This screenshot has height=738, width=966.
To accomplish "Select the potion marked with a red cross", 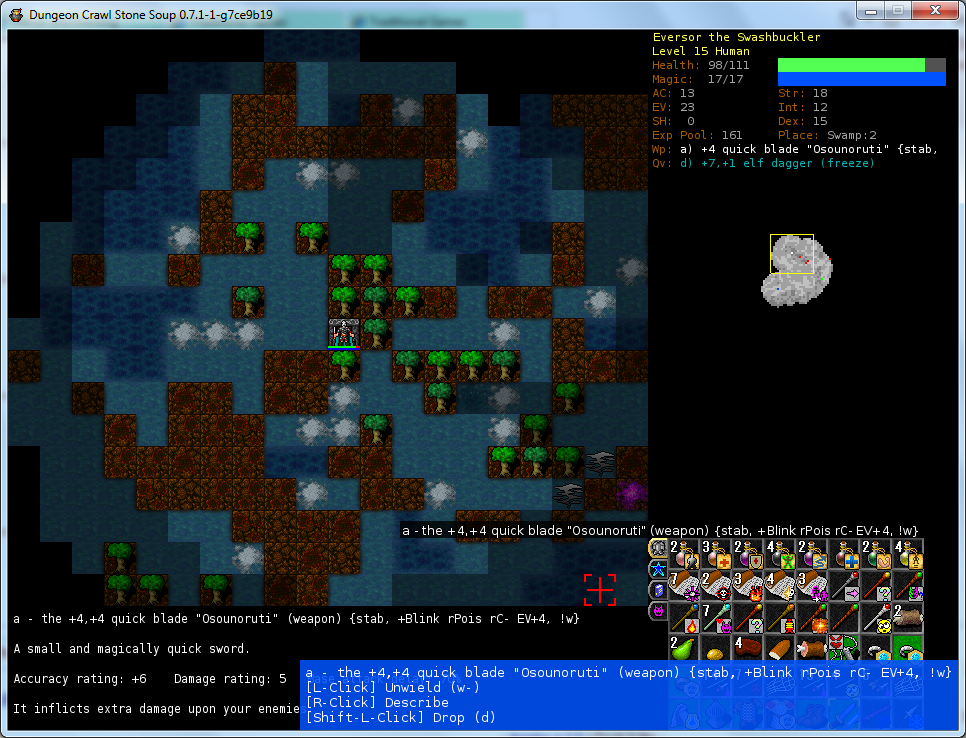I will [x=716, y=556].
